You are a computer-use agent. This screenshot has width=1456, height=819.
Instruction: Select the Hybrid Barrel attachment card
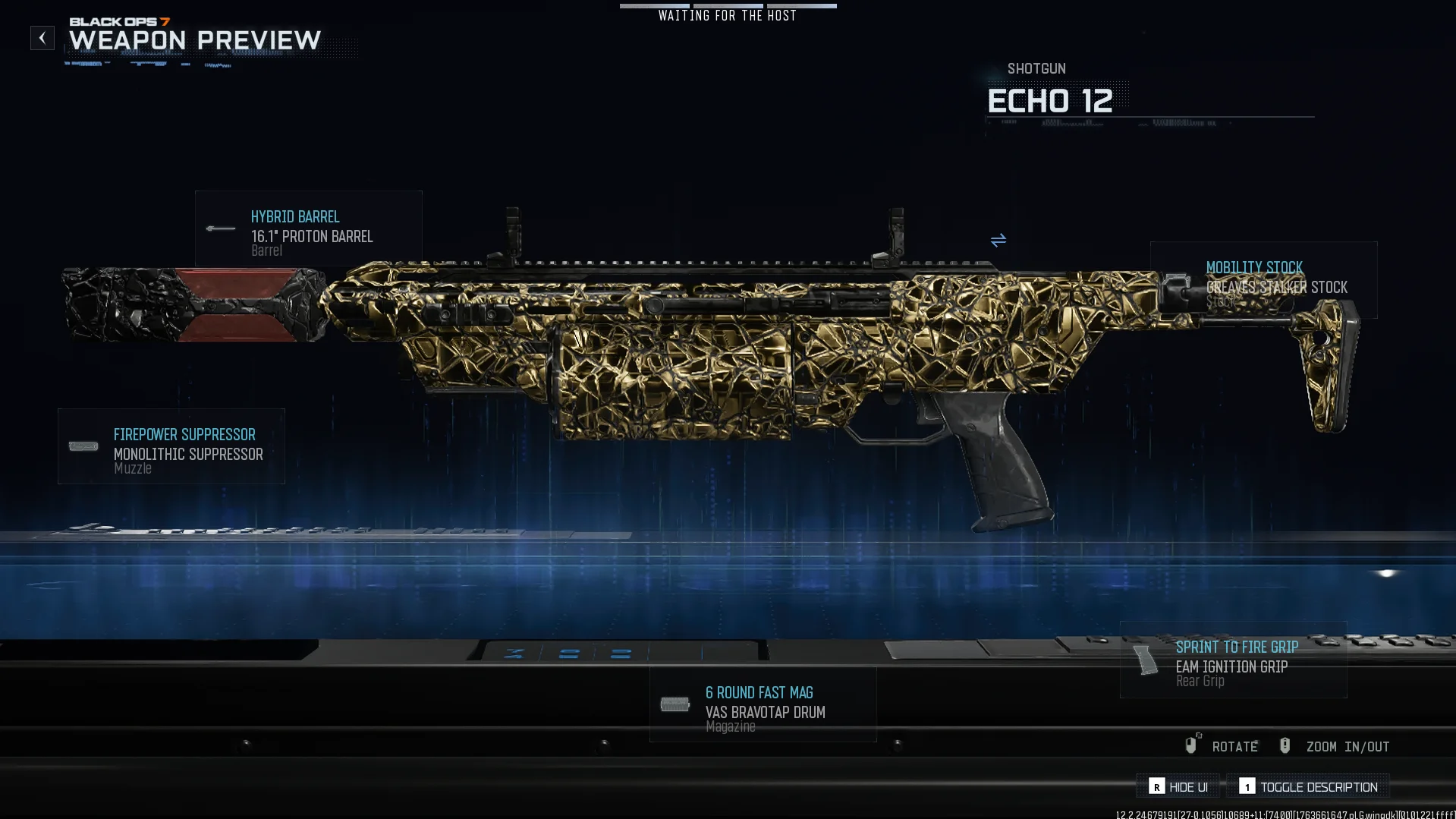(x=308, y=228)
